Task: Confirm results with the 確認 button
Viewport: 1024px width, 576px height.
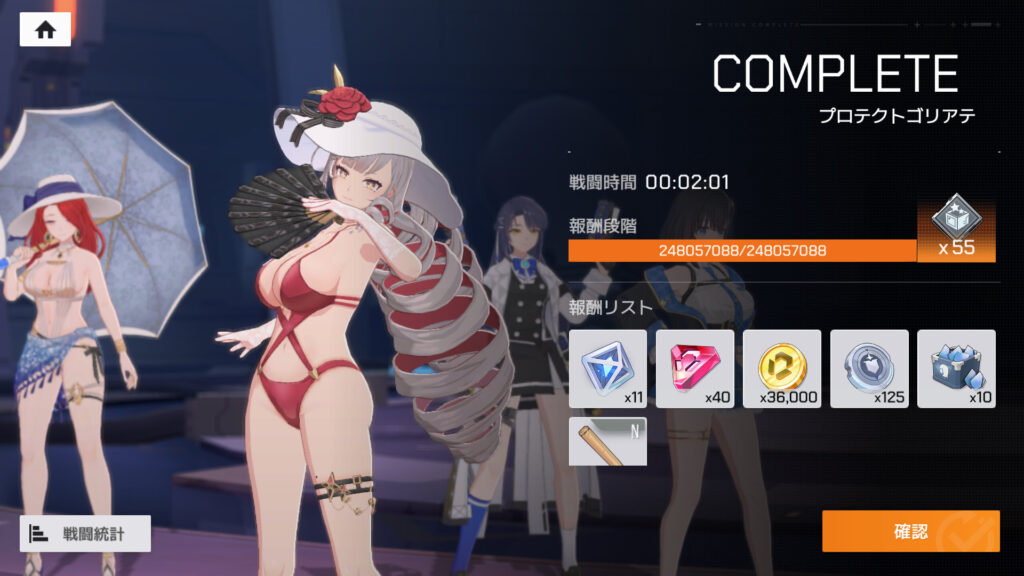Action: coord(910,531)
